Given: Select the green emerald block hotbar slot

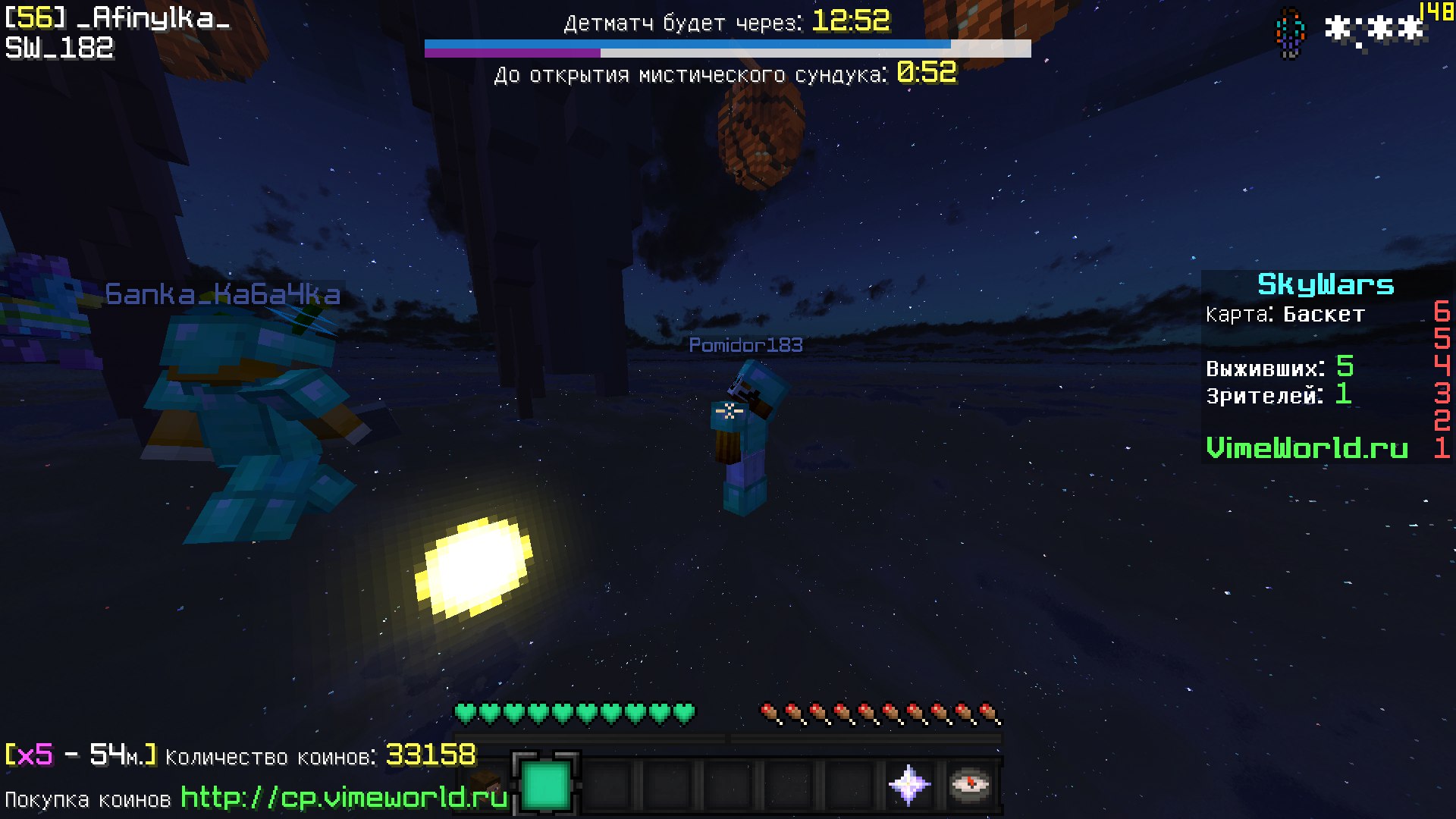Looking at the screenshot, I should tap(546, 784).
